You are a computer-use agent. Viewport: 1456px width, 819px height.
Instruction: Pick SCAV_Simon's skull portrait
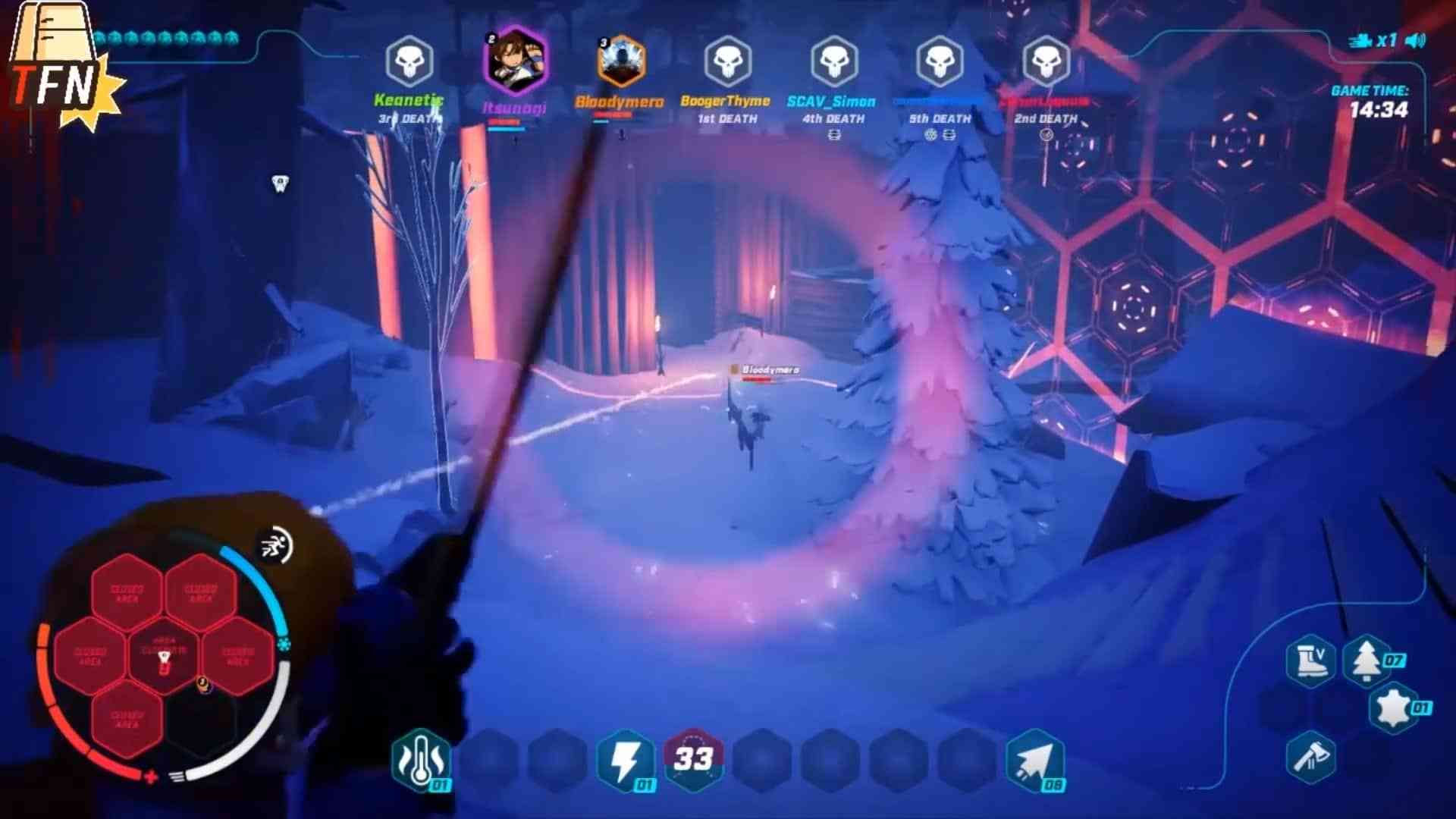[834, 61]
